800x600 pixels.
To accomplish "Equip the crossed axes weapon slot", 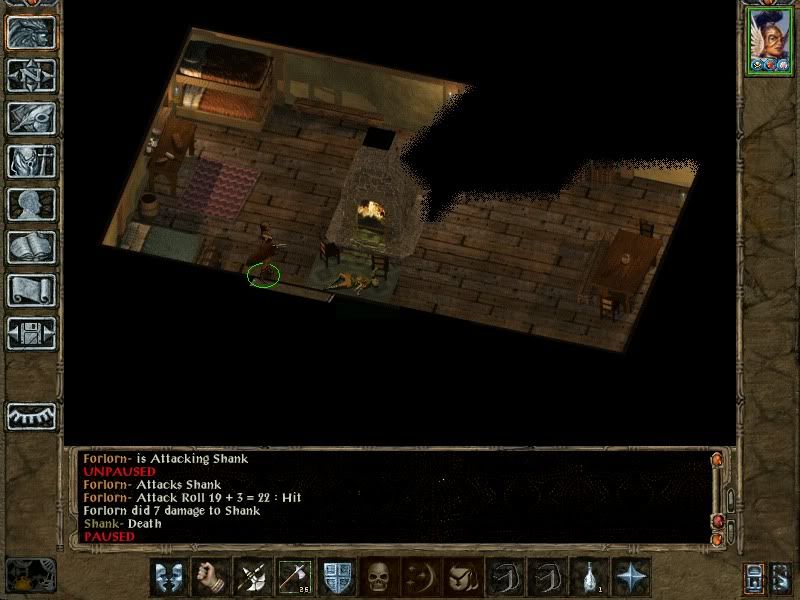I will 252,577.
